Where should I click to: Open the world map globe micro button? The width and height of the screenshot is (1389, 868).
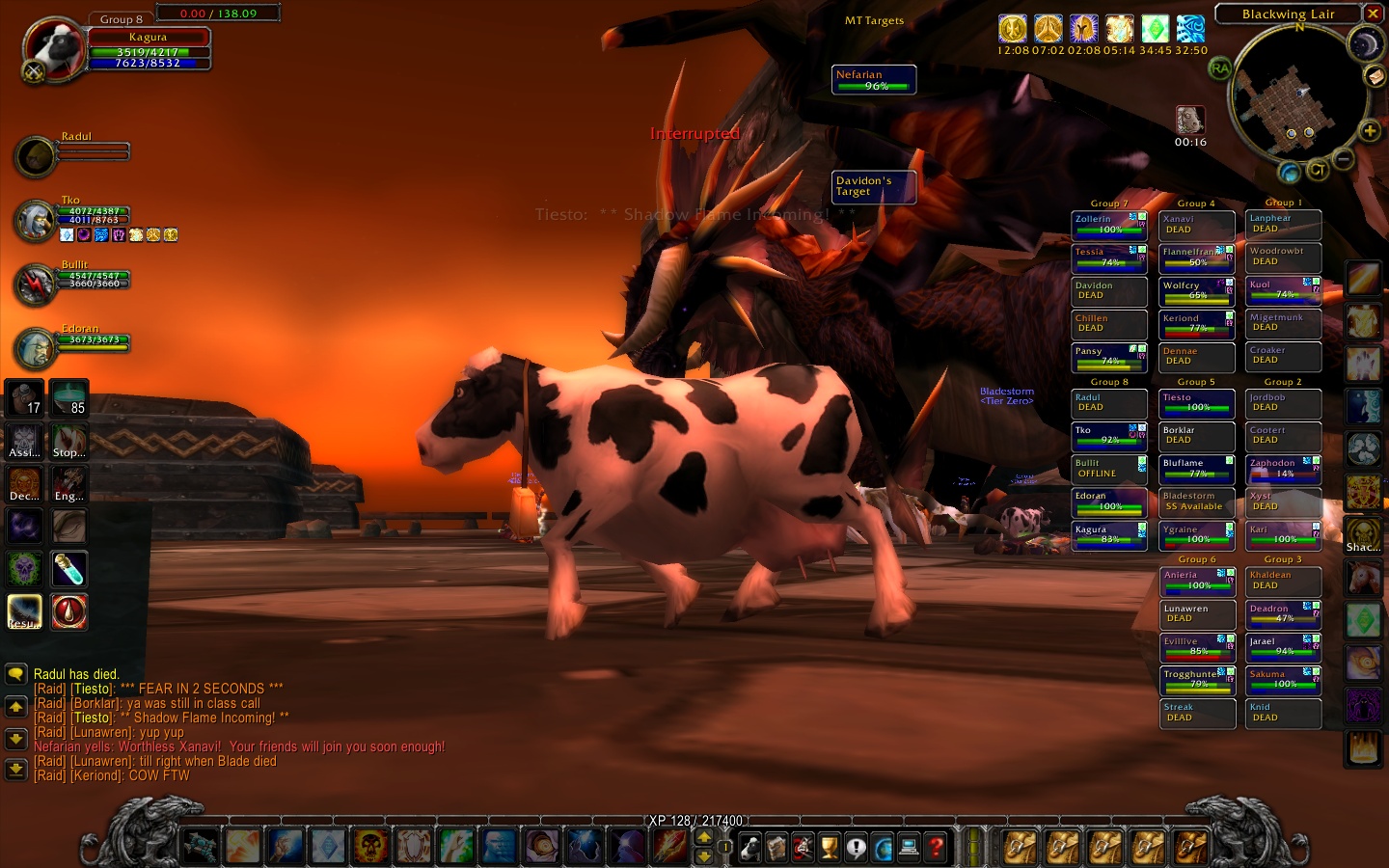point(883,848)
